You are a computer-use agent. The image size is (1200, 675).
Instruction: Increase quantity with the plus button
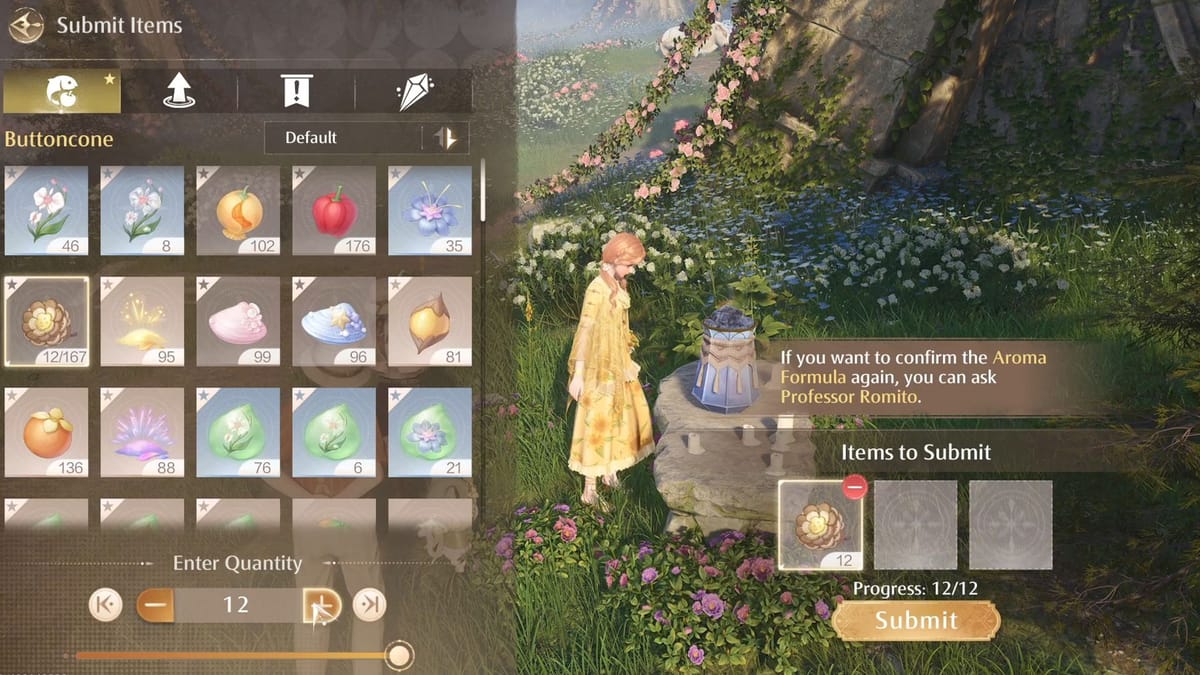pos(322,605)
